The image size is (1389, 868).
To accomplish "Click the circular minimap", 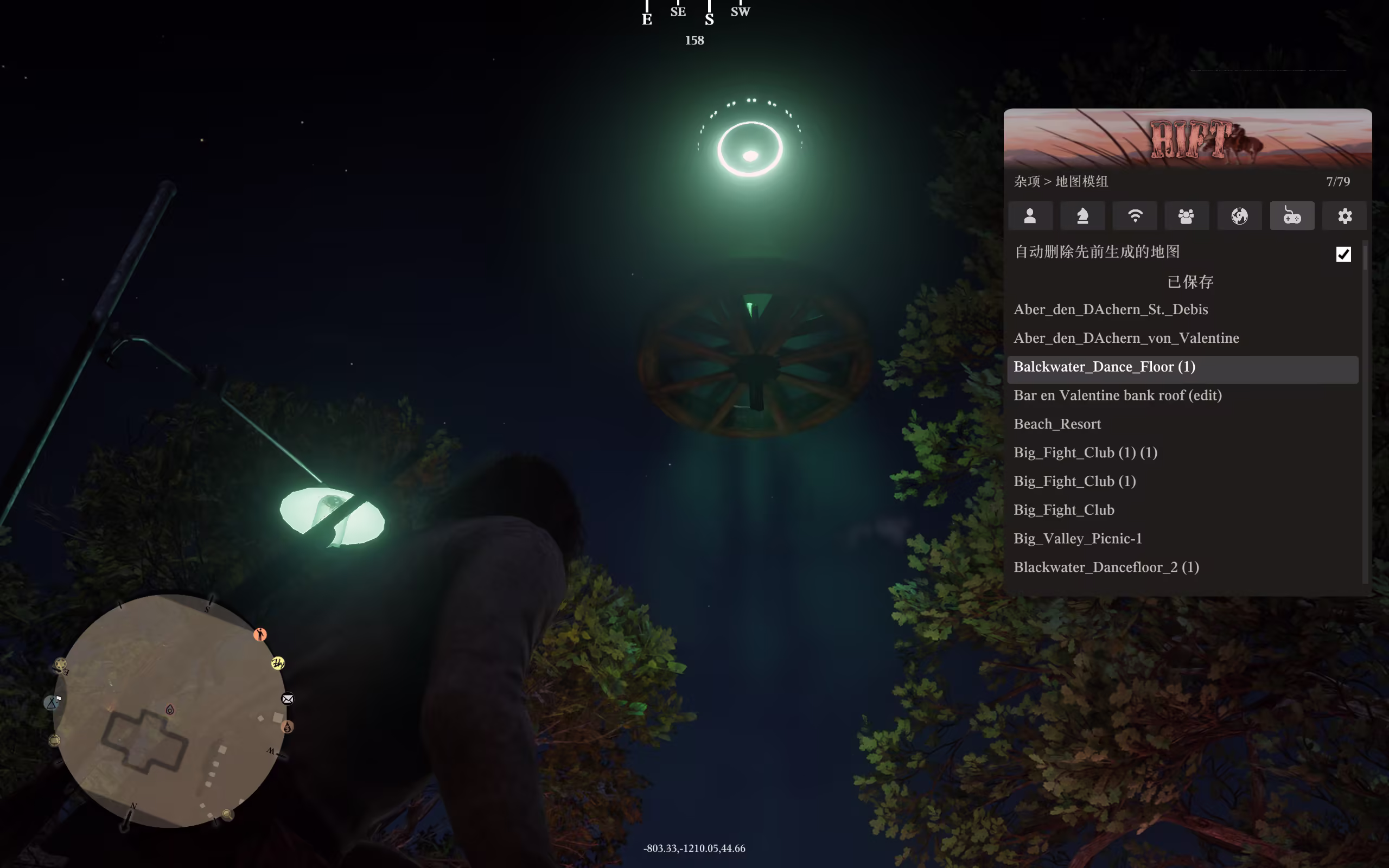I will (170, 711).
